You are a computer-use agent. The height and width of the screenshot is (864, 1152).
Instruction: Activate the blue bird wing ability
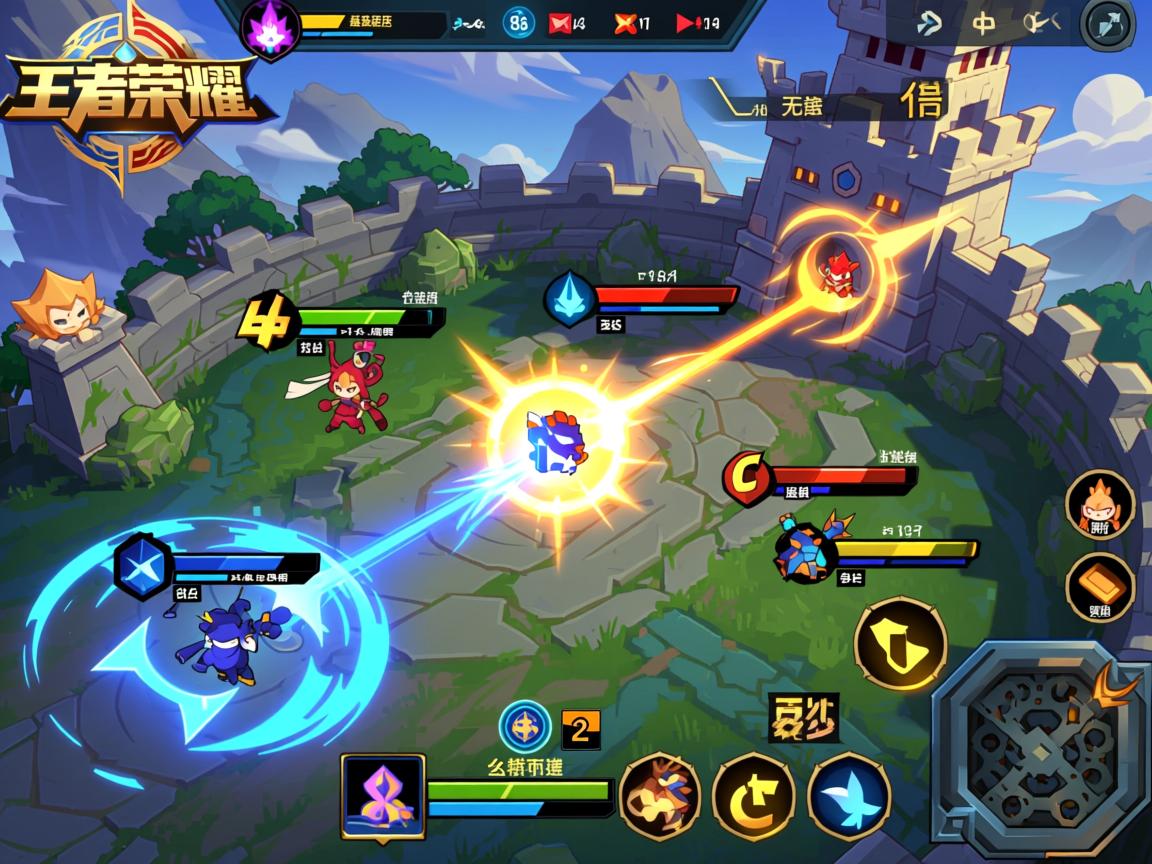(849, 796)
